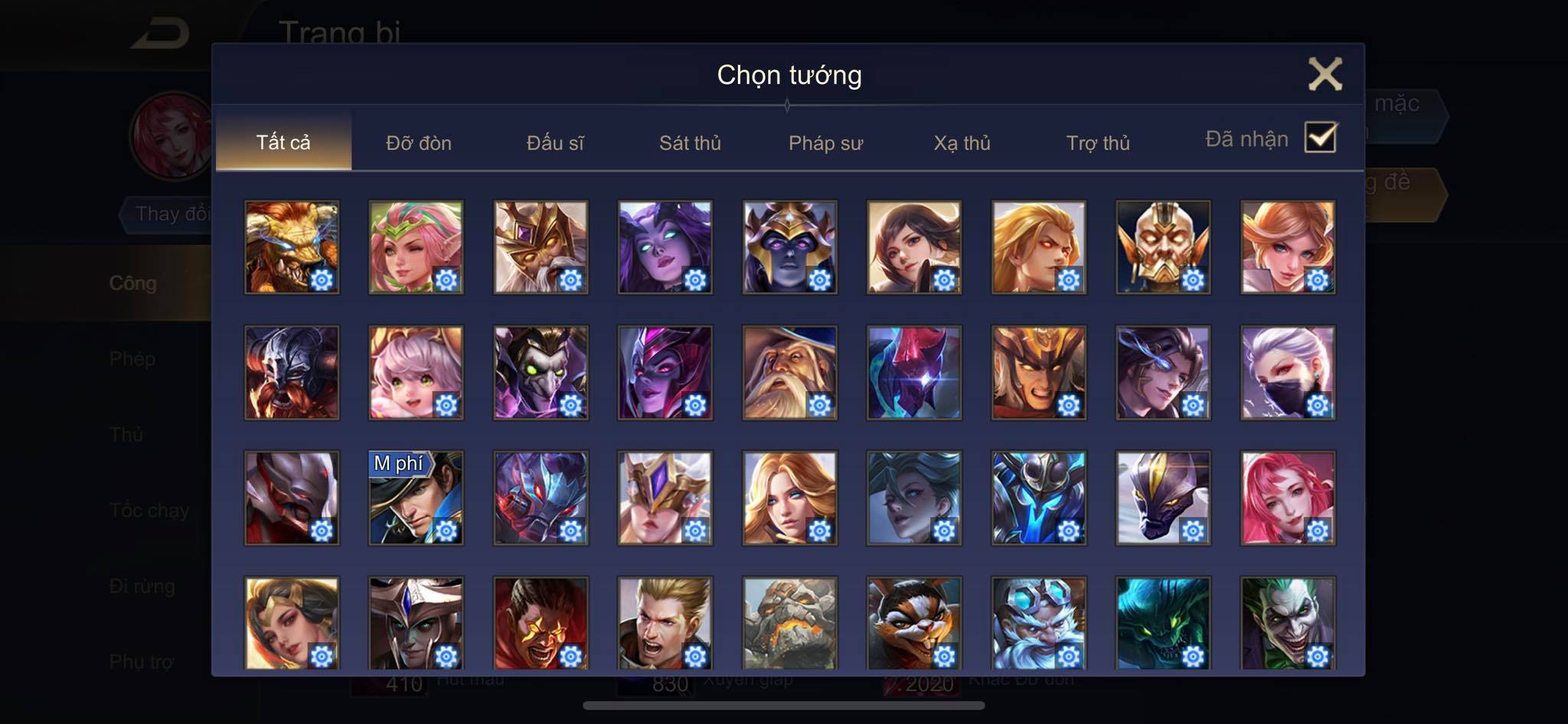Pick the white-bearded wizard with blue hat

(789, 373)
